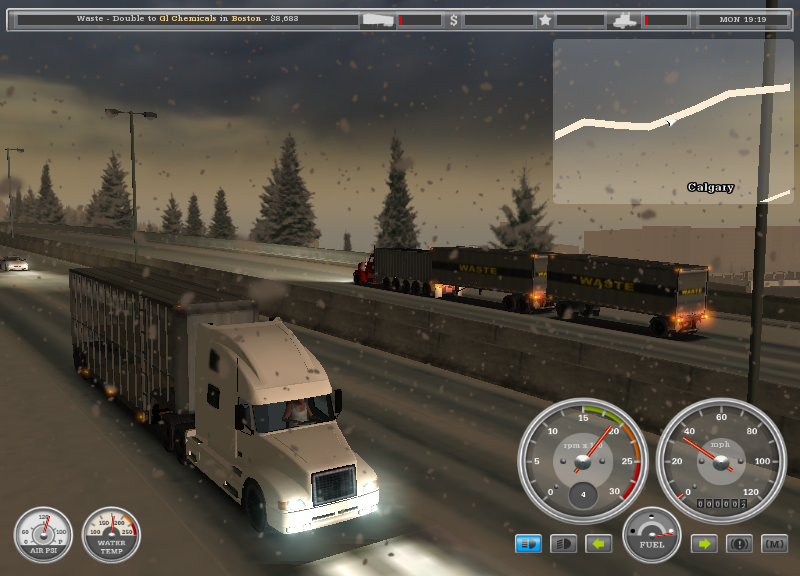The image size is (800, 576).
Task: Engage the parking brake exclamation button
Action: tap(740, 544)
